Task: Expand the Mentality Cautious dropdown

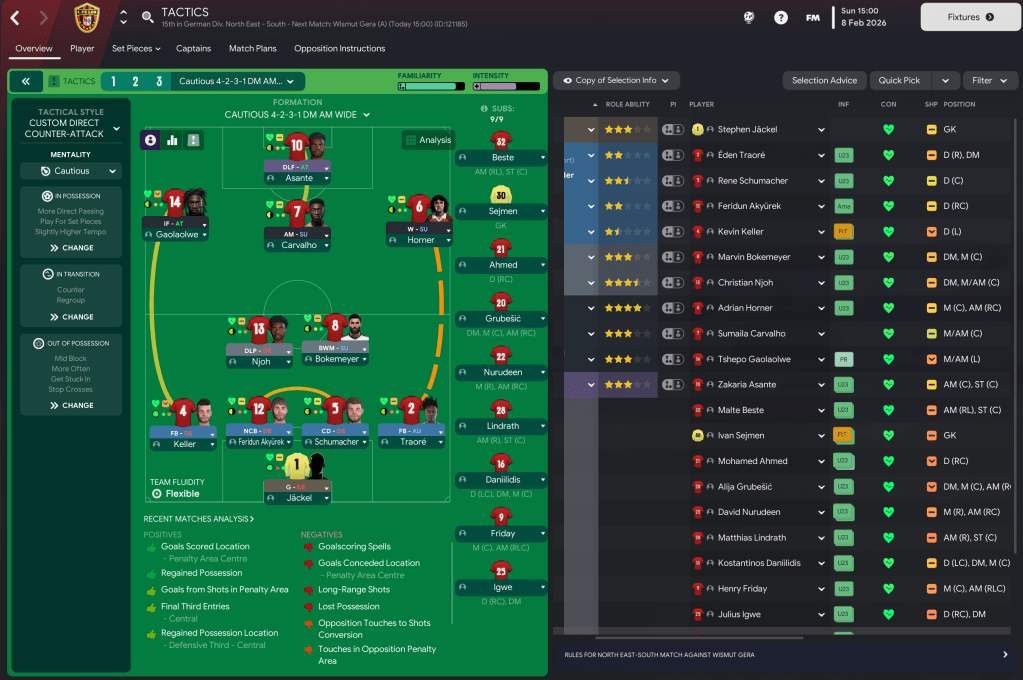Action: pos(70,171)
